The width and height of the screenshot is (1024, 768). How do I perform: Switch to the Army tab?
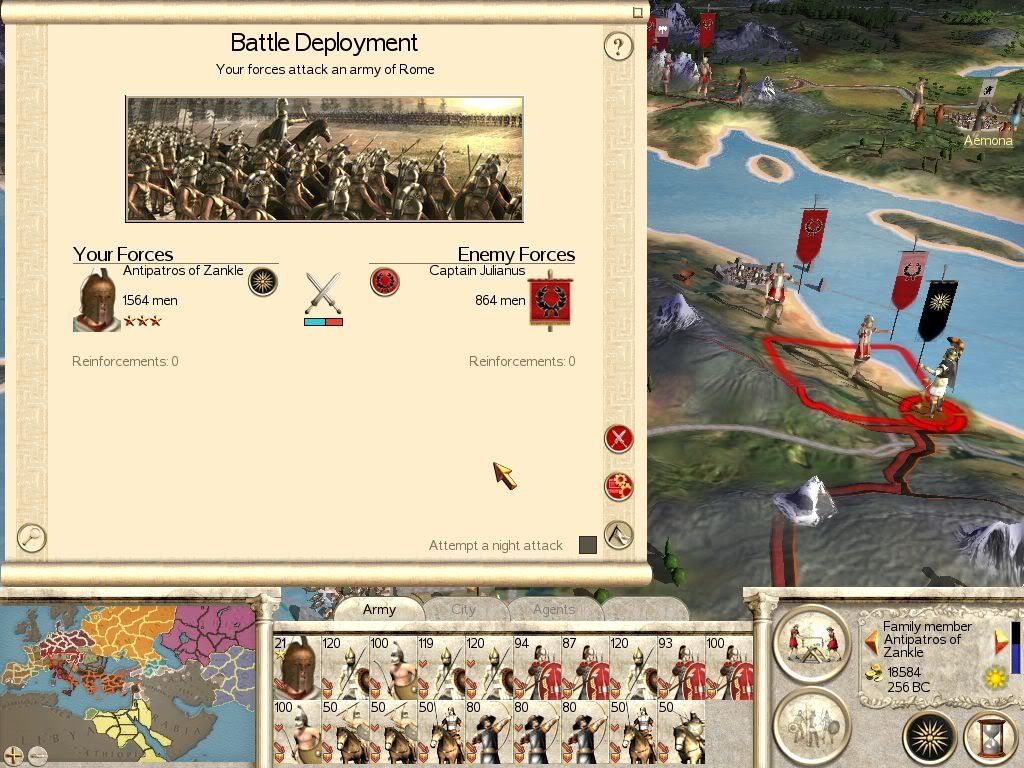[x=379, y=609]
